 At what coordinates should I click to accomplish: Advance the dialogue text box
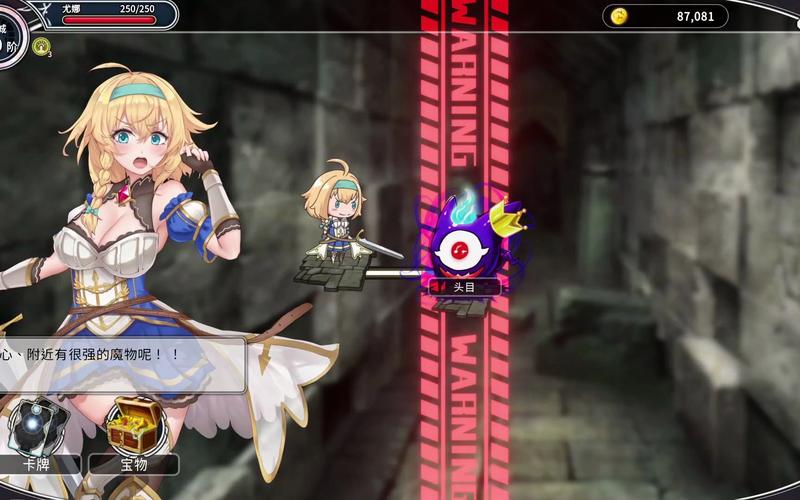point(120,362)
